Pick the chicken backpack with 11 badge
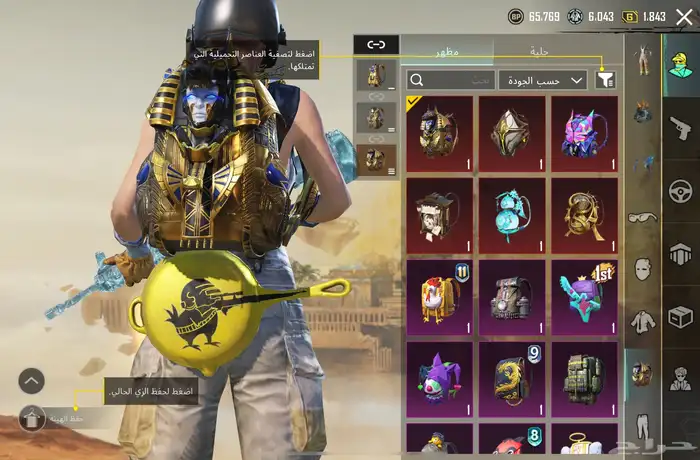This screenshot has width=700, height=460. pyautogui.click(x=440, y=294)
